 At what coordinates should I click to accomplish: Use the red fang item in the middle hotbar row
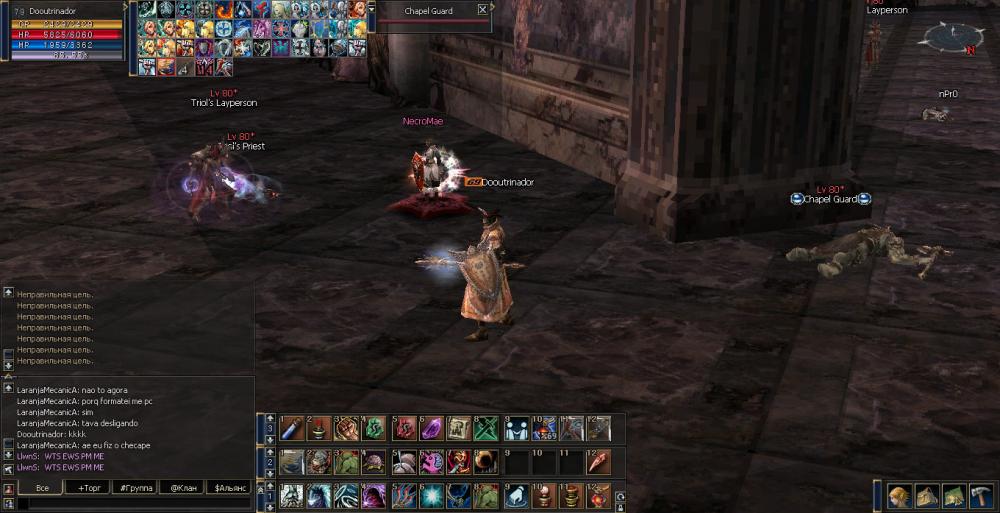(x=598, y=462)
